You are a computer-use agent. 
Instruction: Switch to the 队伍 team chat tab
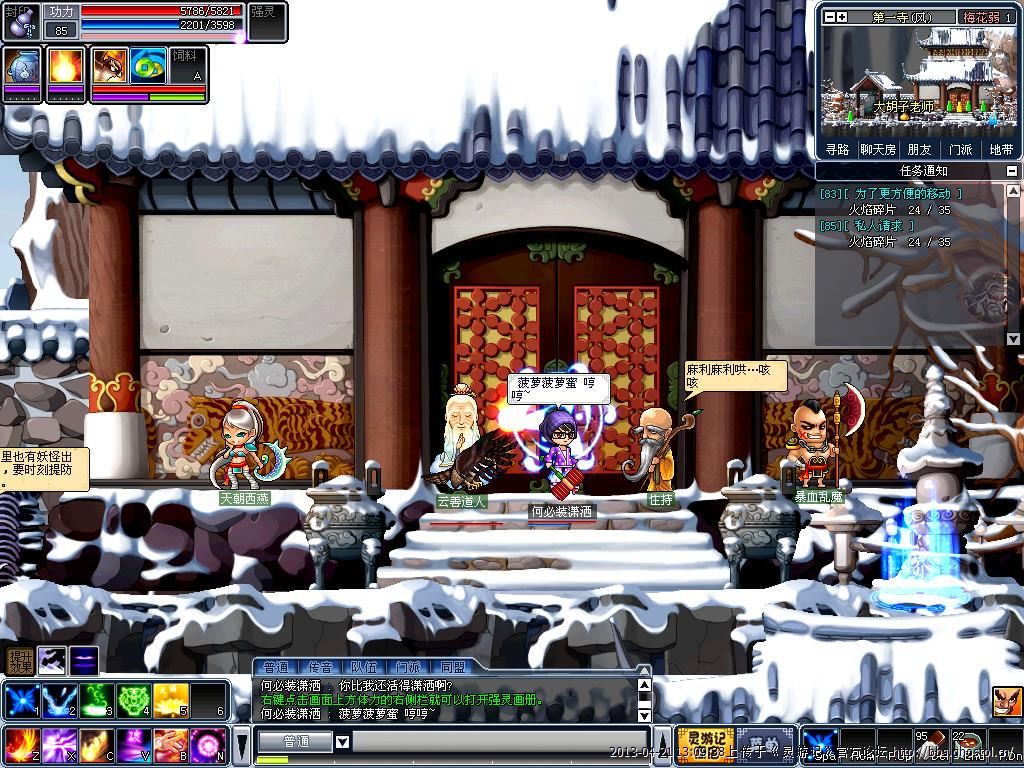[x=364, y=667]
